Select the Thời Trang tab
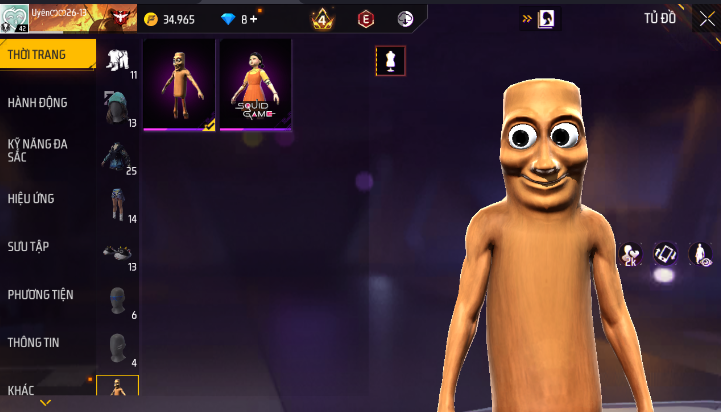Viewport: 721px width, 412px height. (x=47, y=55)
